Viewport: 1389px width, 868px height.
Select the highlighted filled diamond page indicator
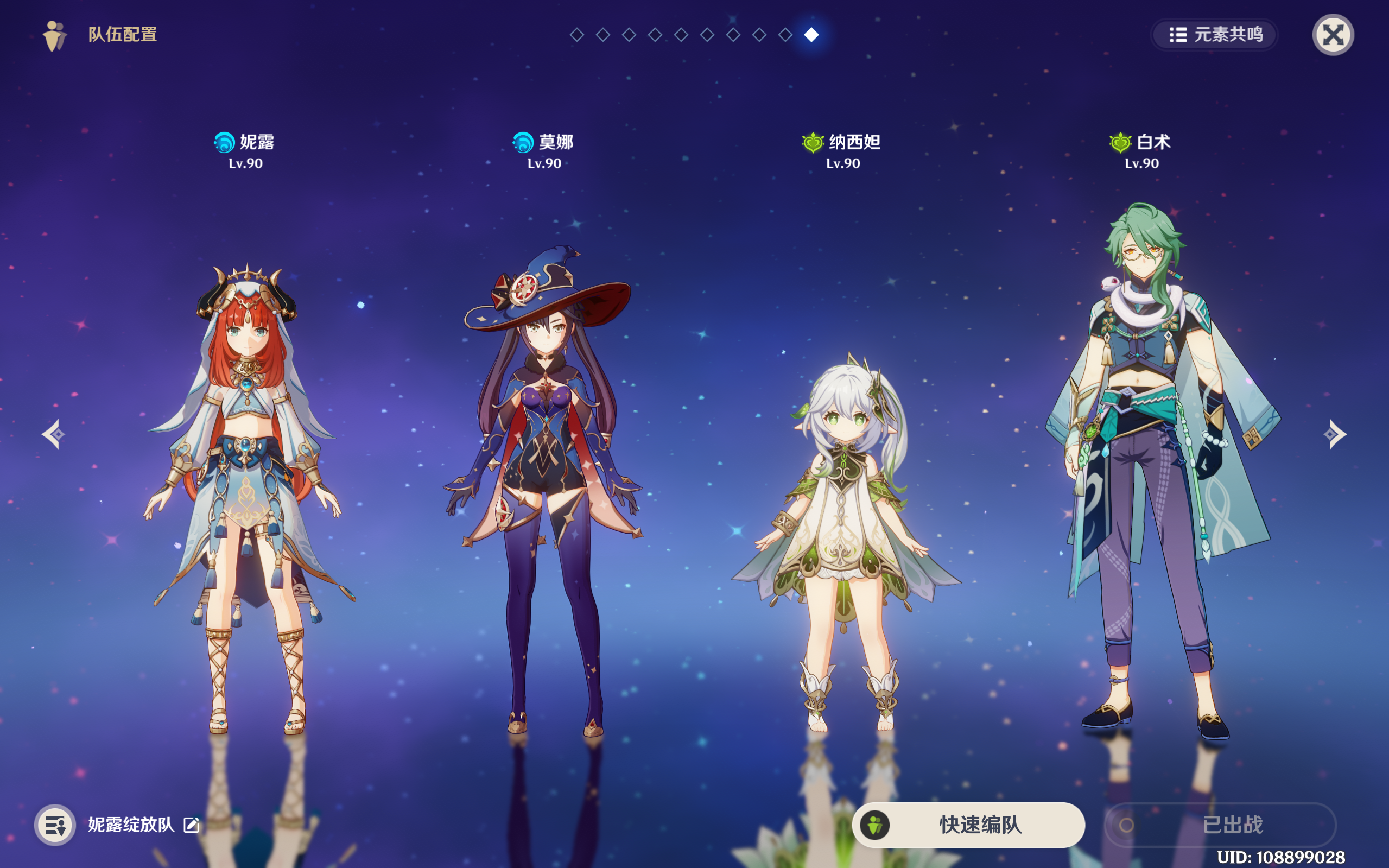(x=810, y=34)
